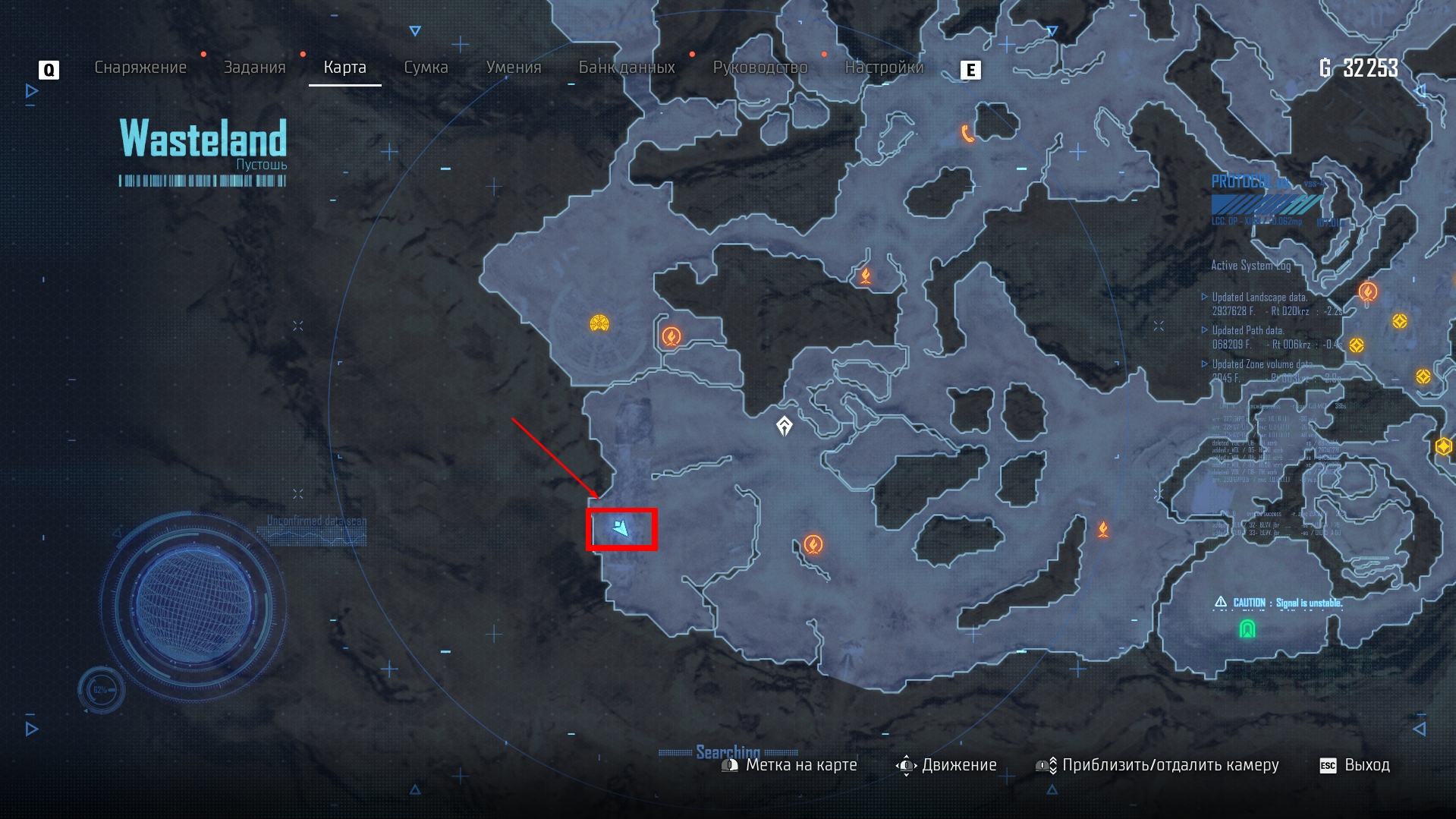Image resolution: width=1456 pixels, height=819 pixels.
Task: Select the Карта tab
Action: [x=344, y=68]
